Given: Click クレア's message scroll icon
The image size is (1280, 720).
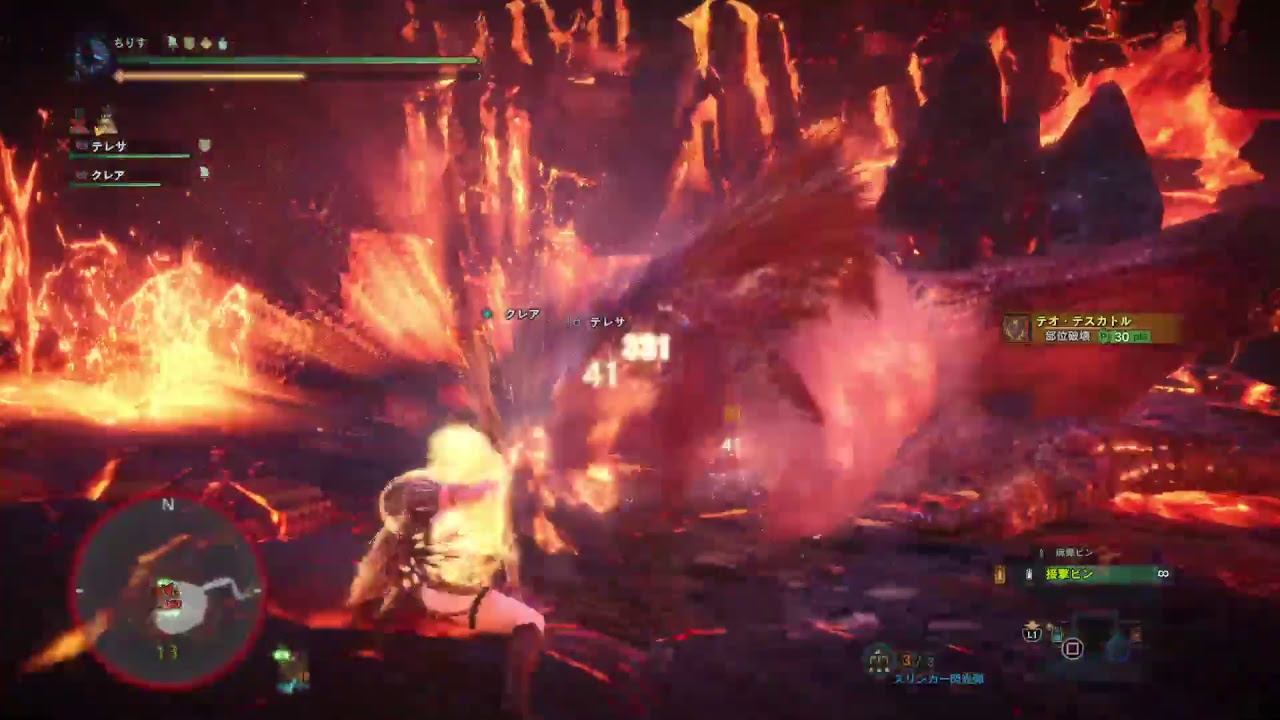Looking at the screenshot, I should [204, 173].
